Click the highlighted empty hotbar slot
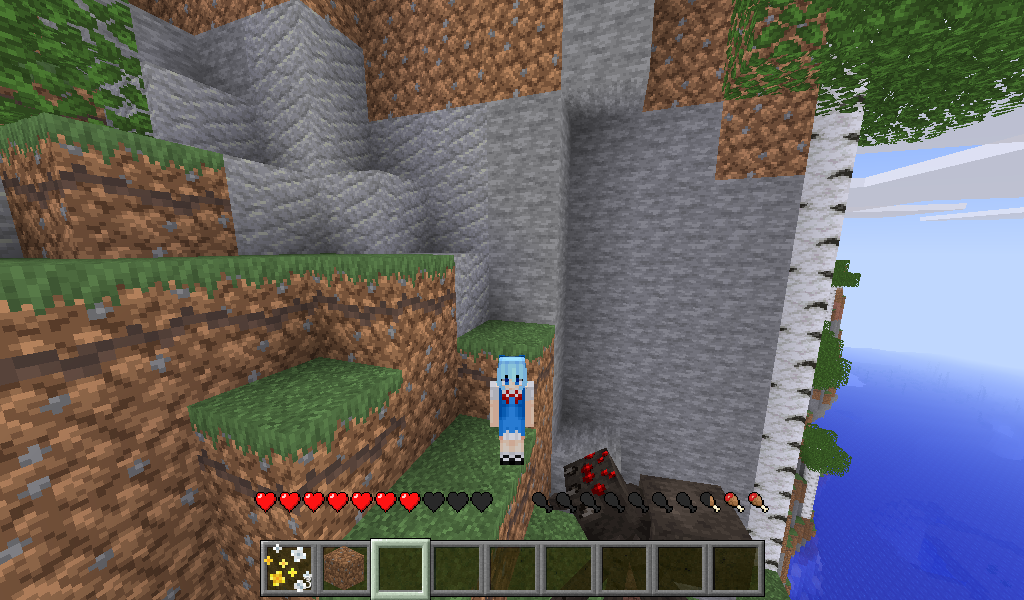 (401, 568)
